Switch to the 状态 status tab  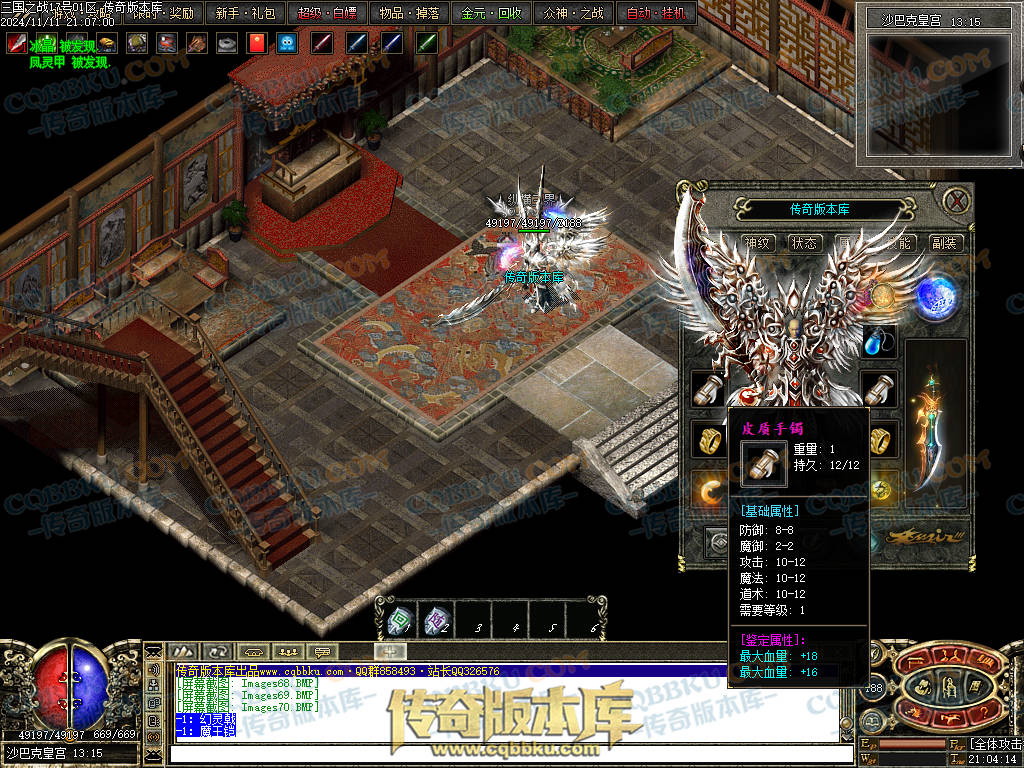(804, 243)
